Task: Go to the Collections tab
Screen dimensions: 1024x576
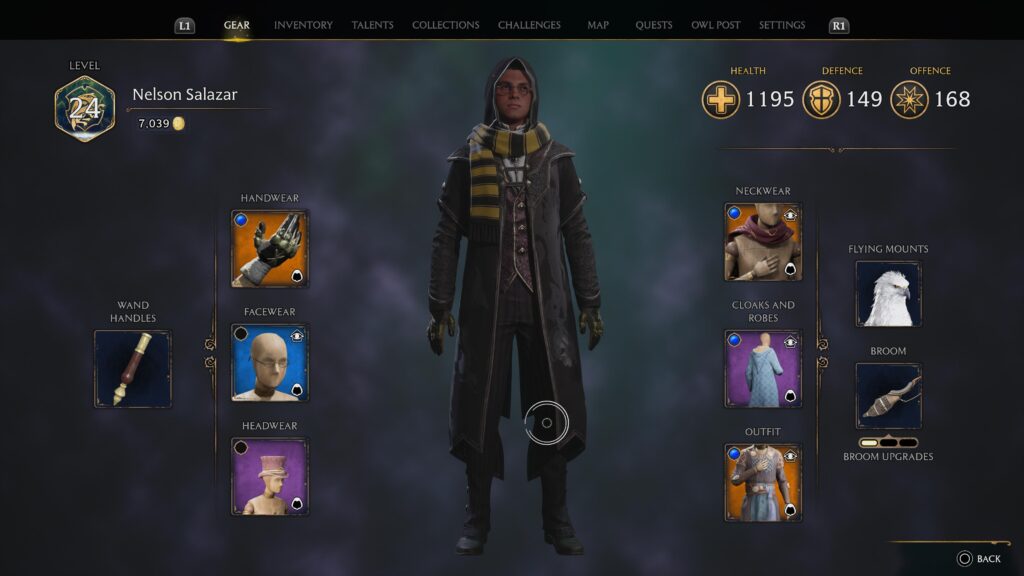Action: click(x=445, y=25)
